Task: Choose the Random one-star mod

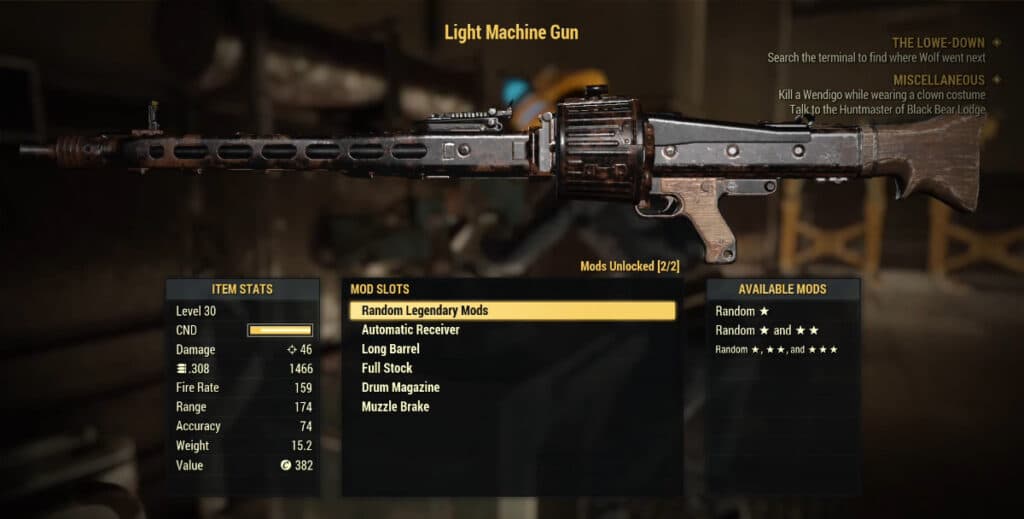Action: [742, 311]
